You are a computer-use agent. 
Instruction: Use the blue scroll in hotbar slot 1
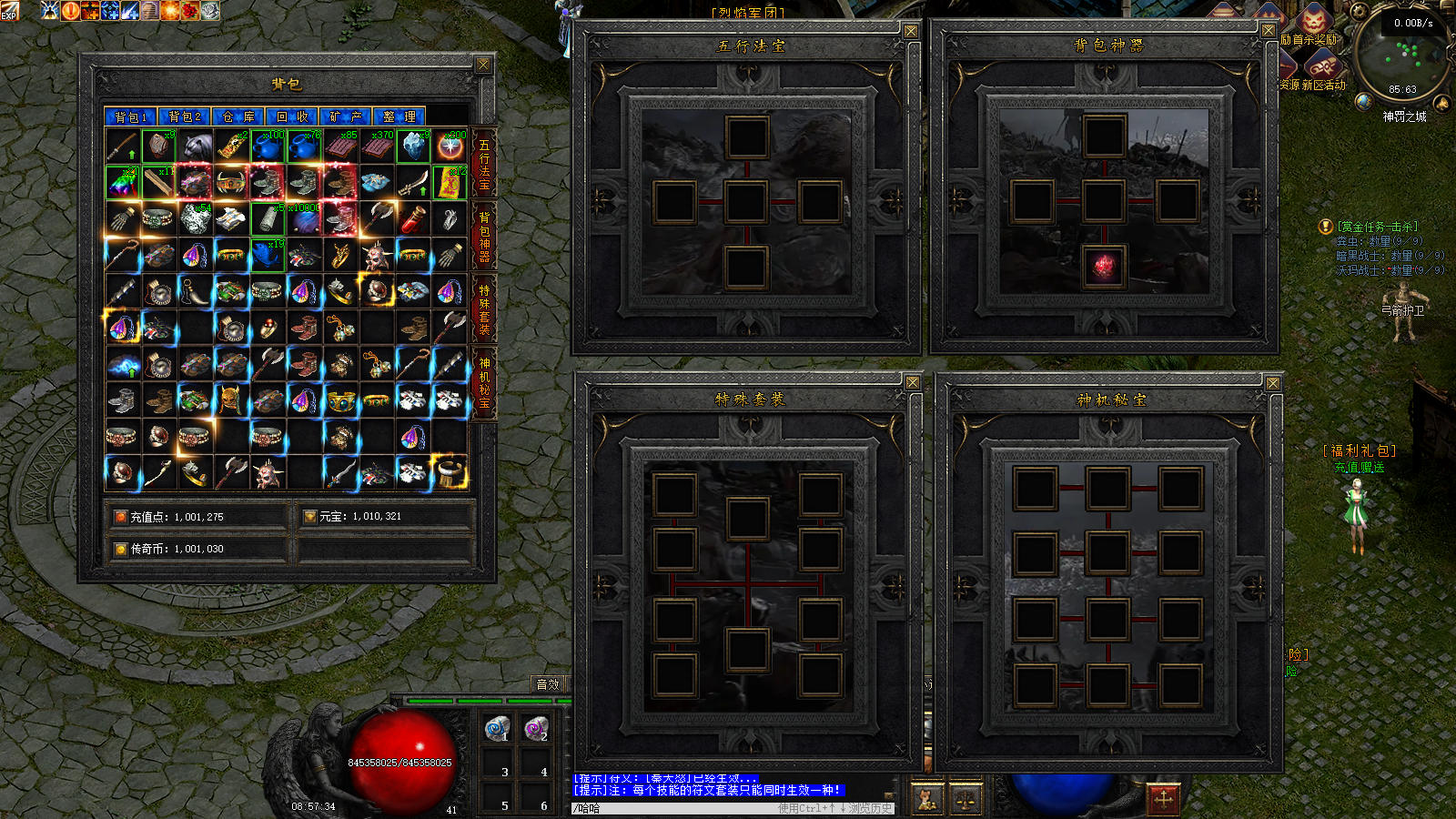(497, 729)
